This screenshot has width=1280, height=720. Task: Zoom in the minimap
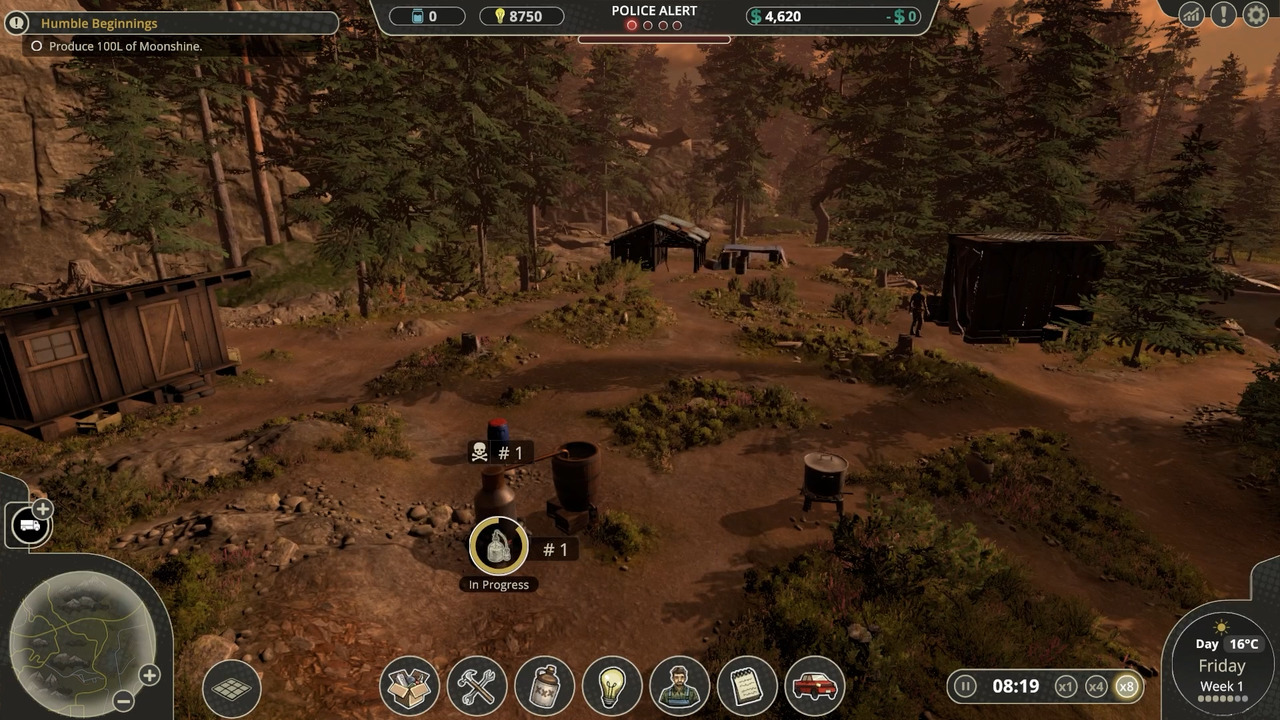pos(149,675)
